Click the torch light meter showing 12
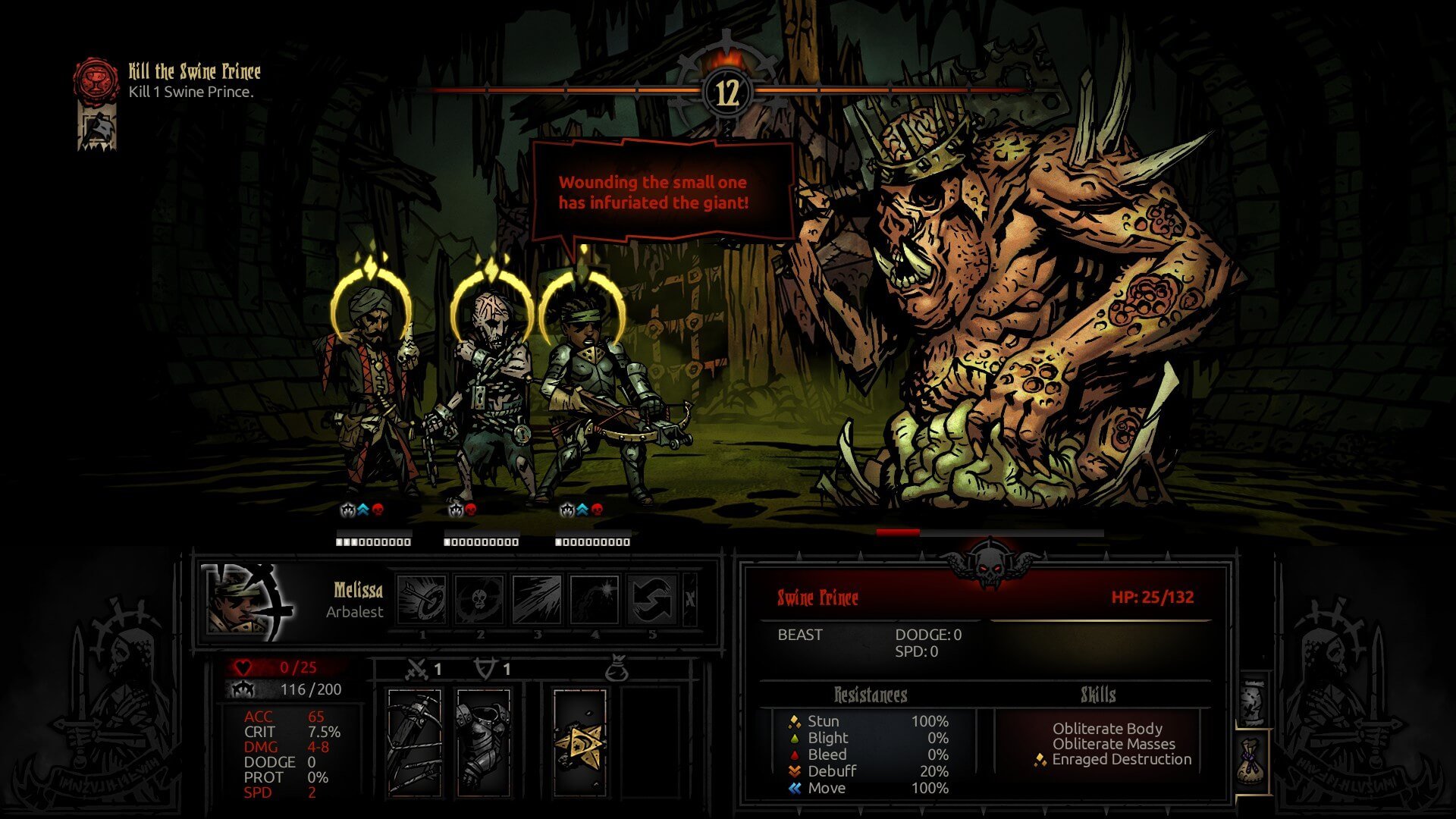 [726, 93]
